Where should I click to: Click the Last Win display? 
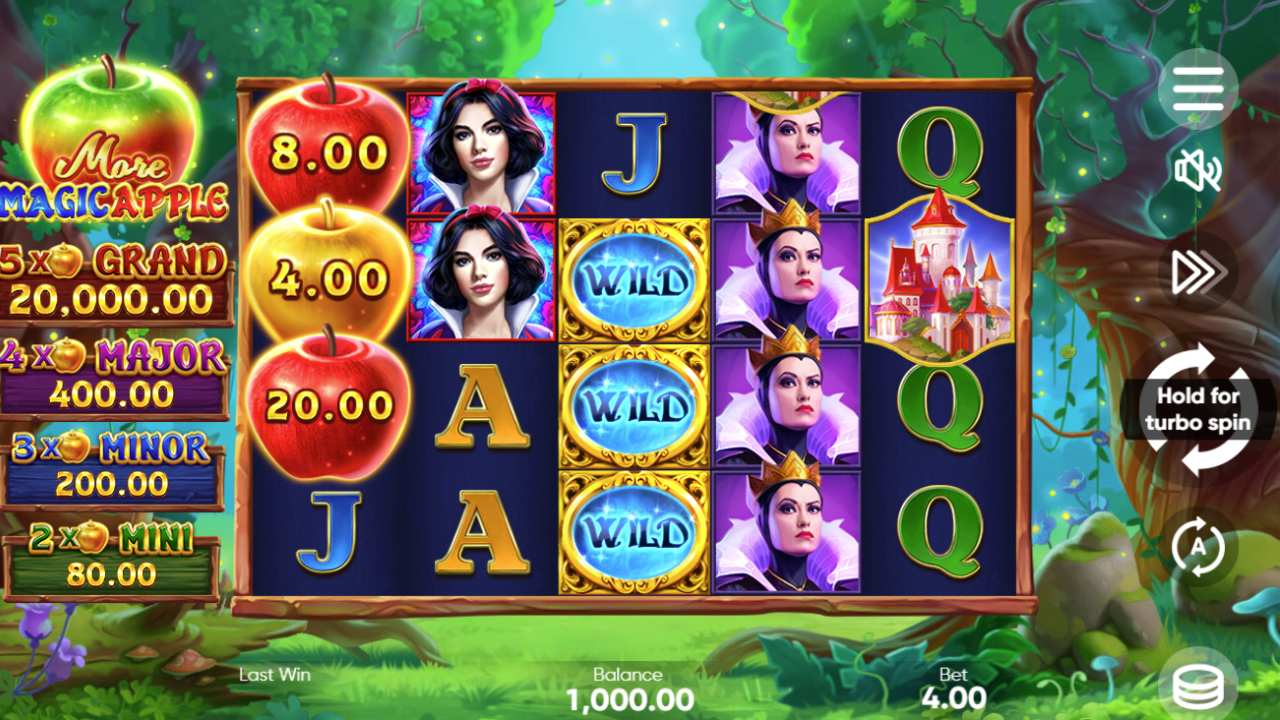[x=274, y=675]
